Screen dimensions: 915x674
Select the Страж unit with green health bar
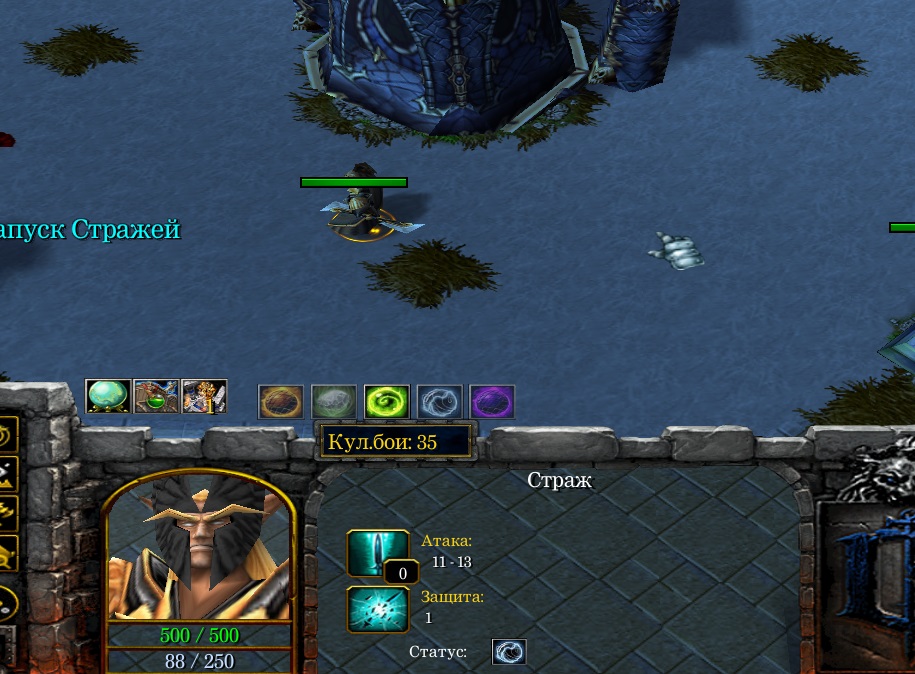click(362, 208)
